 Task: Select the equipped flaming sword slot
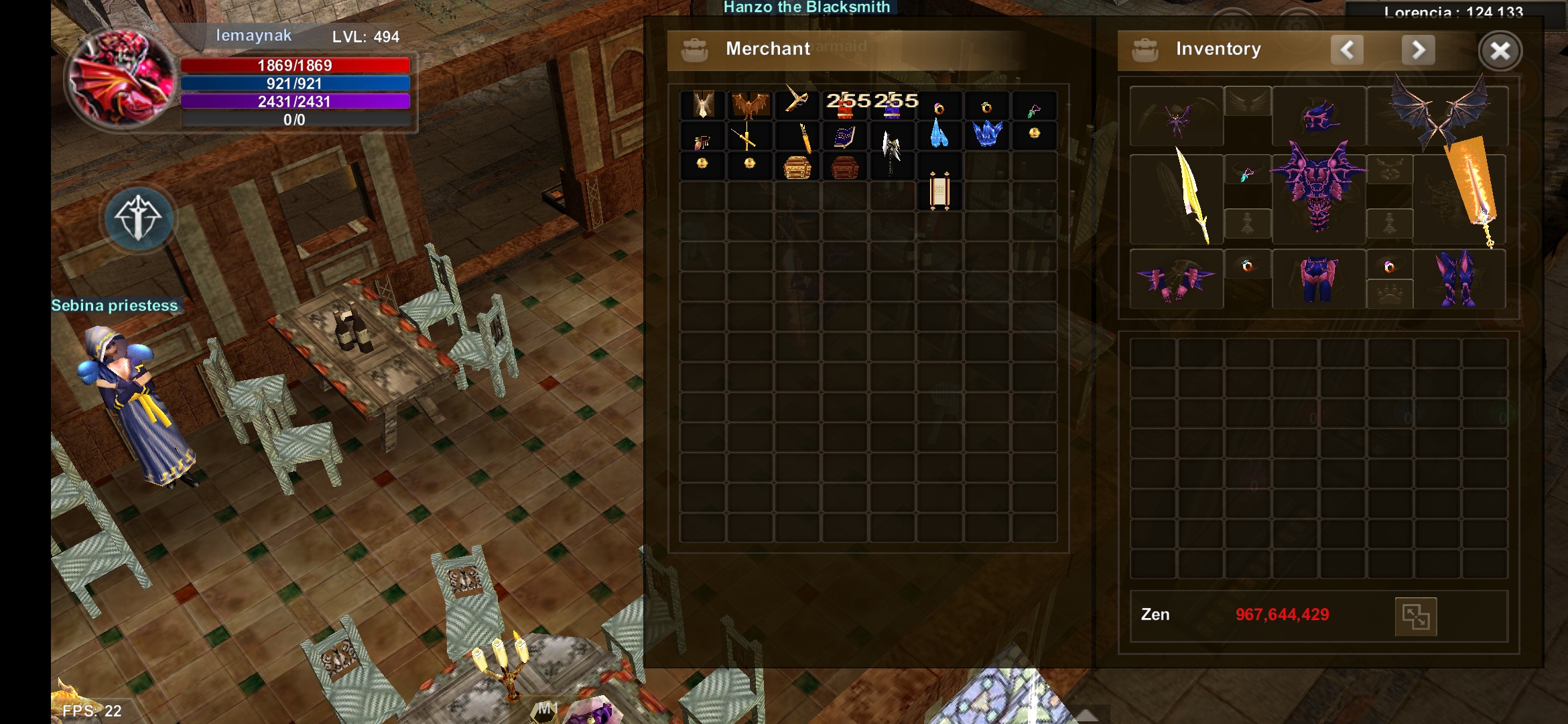(1472, 191)
